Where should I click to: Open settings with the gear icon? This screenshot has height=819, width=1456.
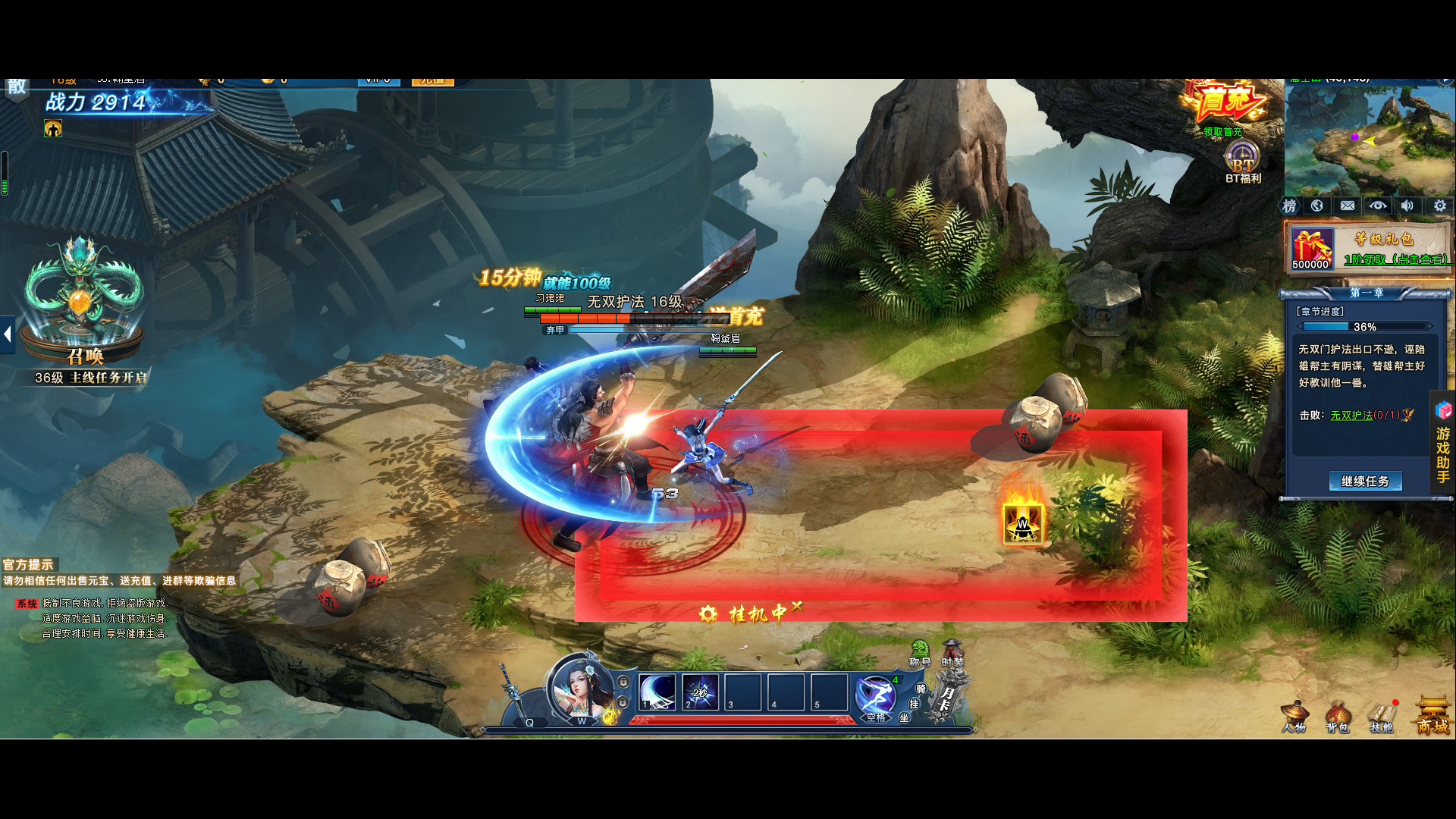1439,206
